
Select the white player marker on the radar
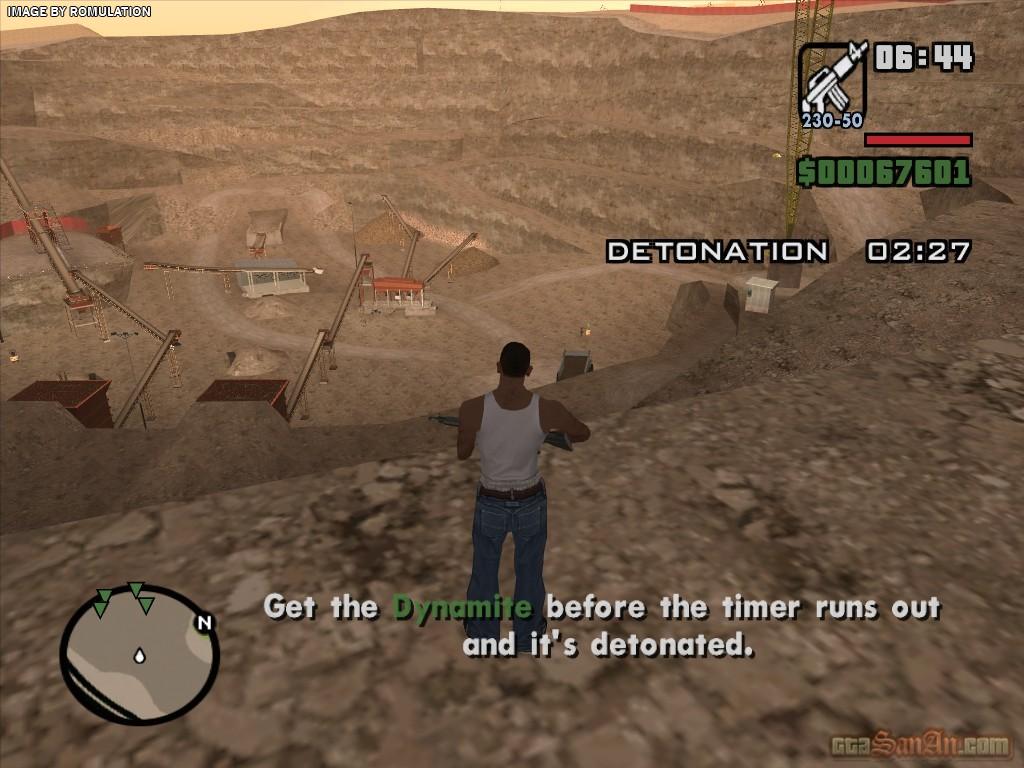pos(139,656)
